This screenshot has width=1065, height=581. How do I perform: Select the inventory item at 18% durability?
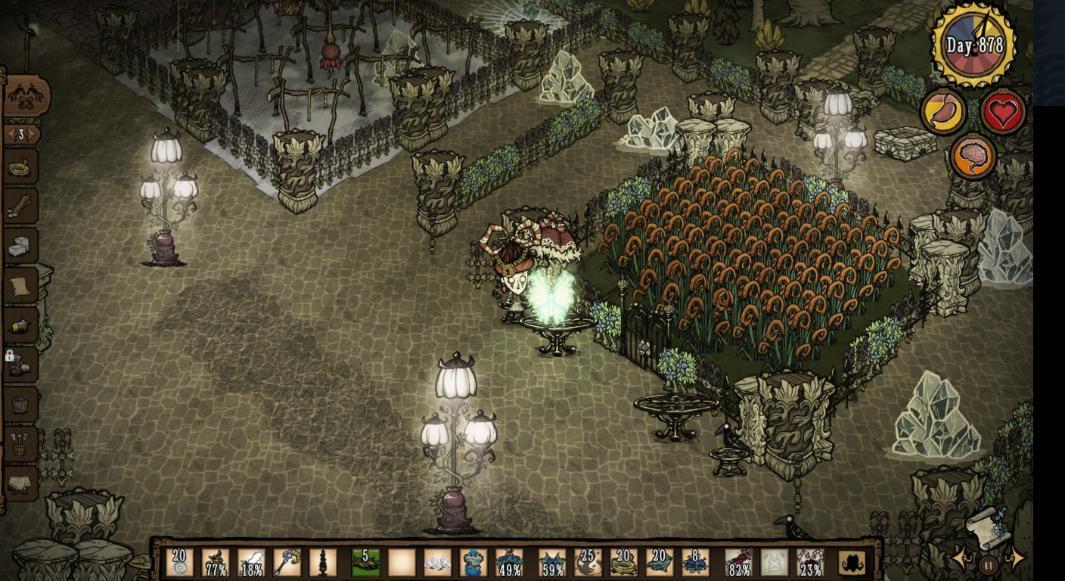(x=252, y=562)
